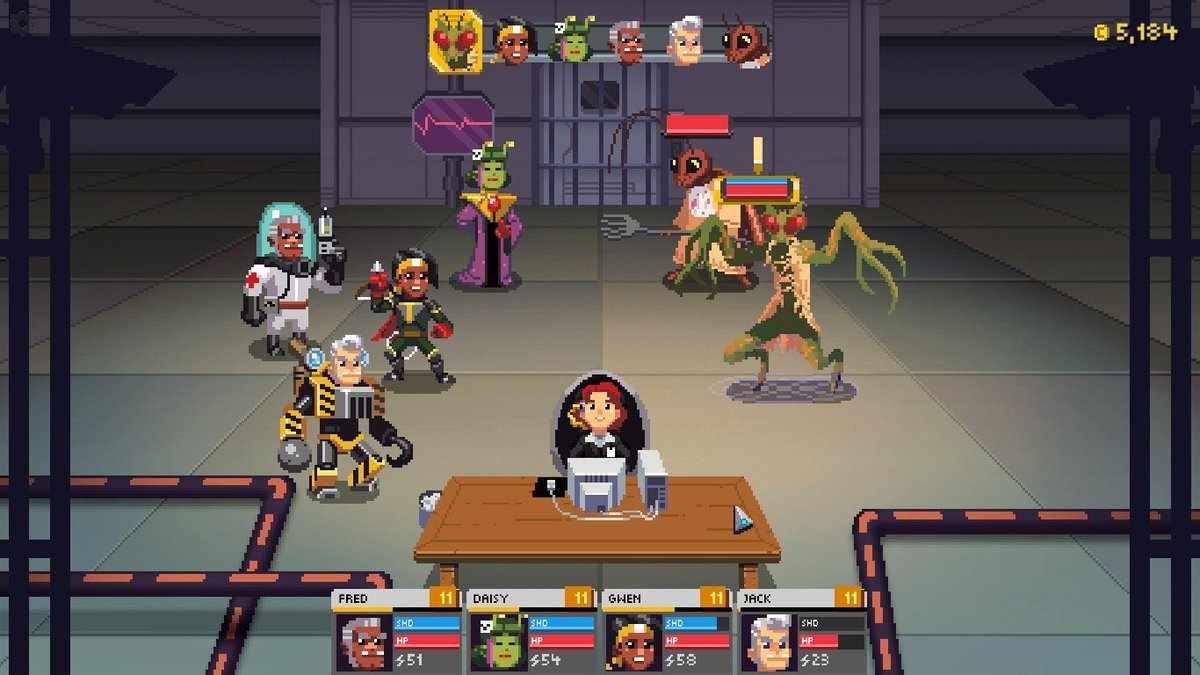
Task: Click the ant enemy turn-order portrait
Action: pyautogui.click(x=744, y=43)
